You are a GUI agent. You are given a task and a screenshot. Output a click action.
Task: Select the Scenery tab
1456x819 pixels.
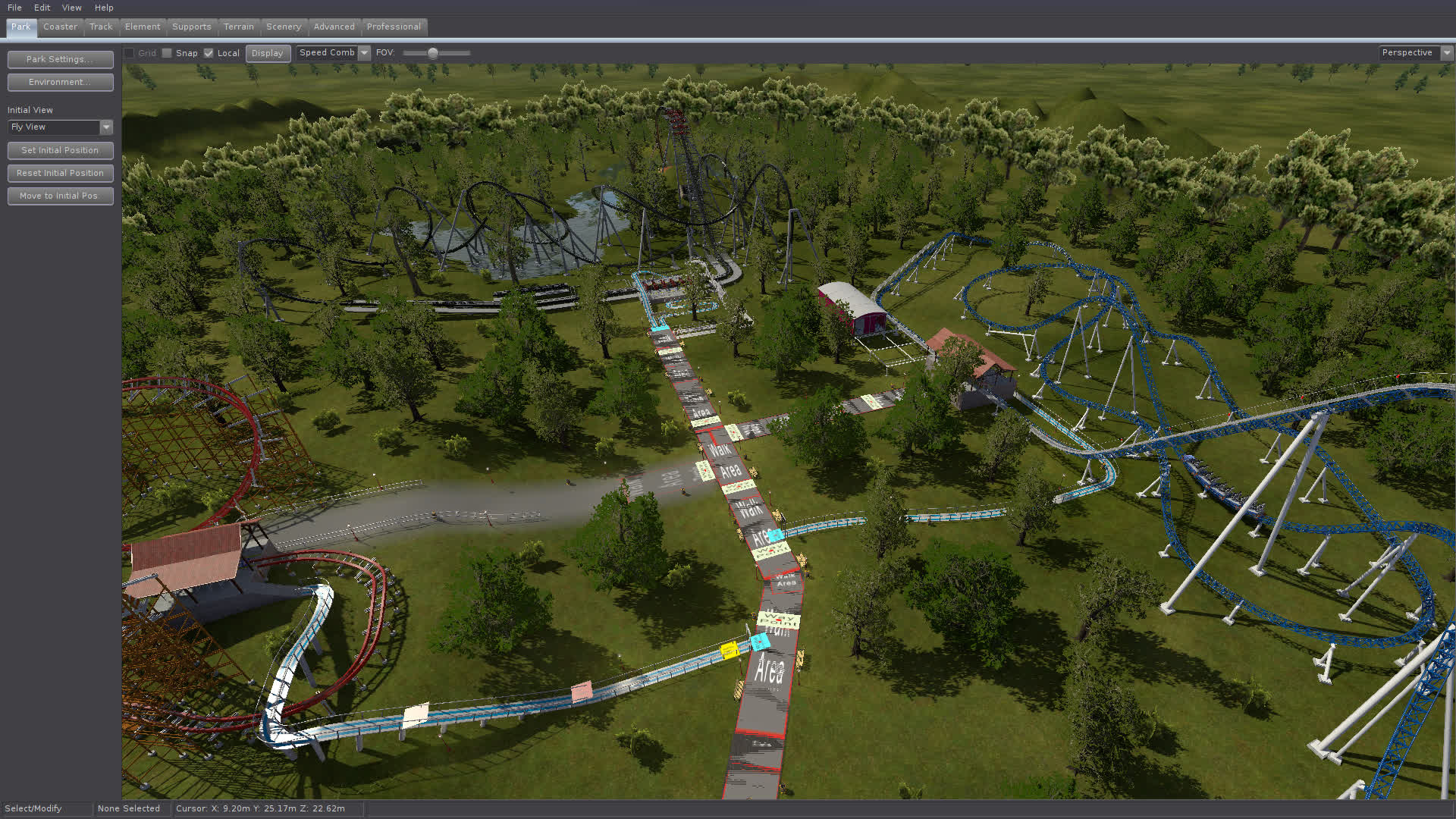284,27
